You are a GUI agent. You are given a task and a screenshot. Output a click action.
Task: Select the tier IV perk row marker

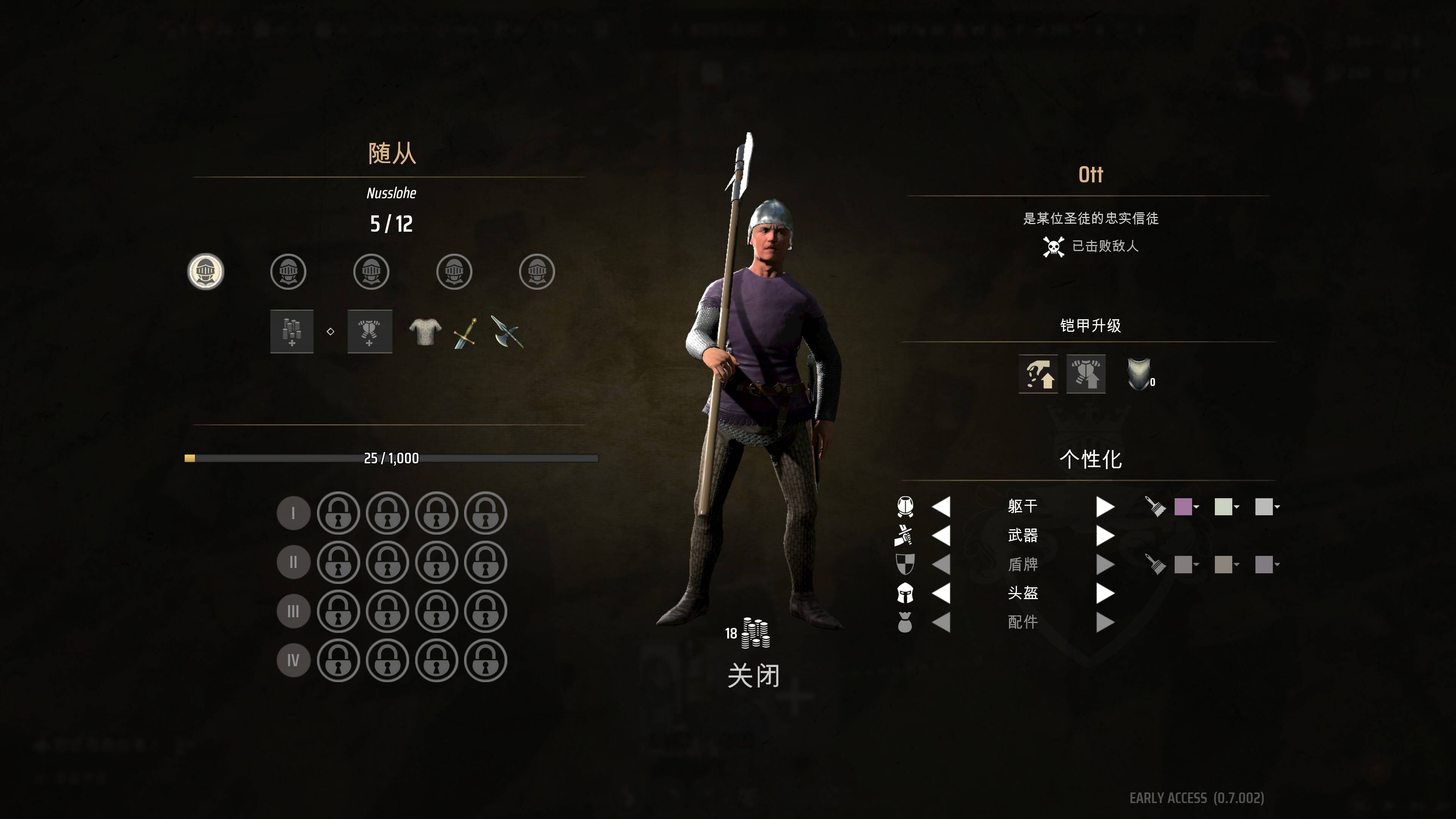[293, 660]
